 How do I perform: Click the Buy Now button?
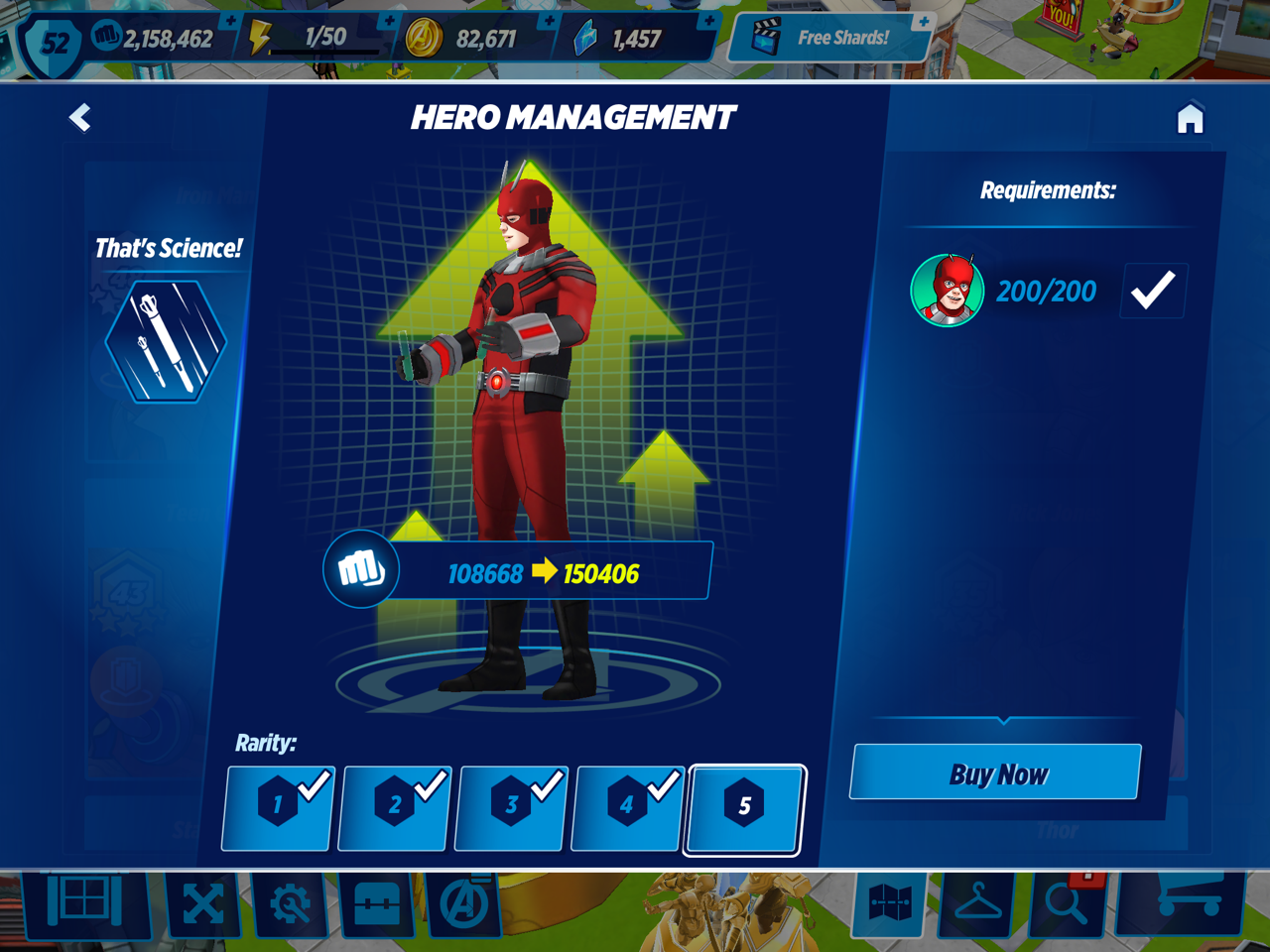pos(996,773)
